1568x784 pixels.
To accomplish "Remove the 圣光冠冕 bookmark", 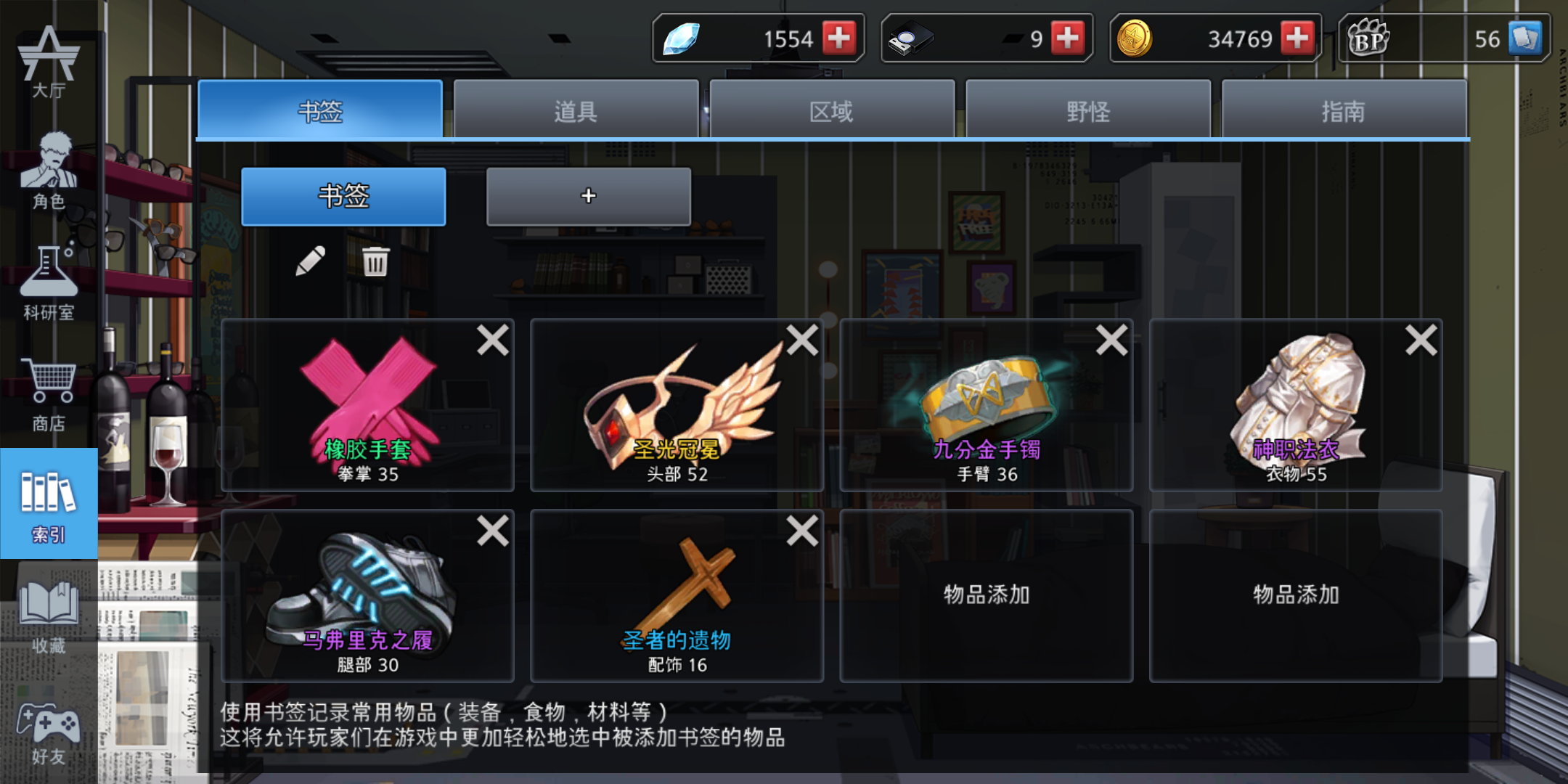I will click(801, 340).
